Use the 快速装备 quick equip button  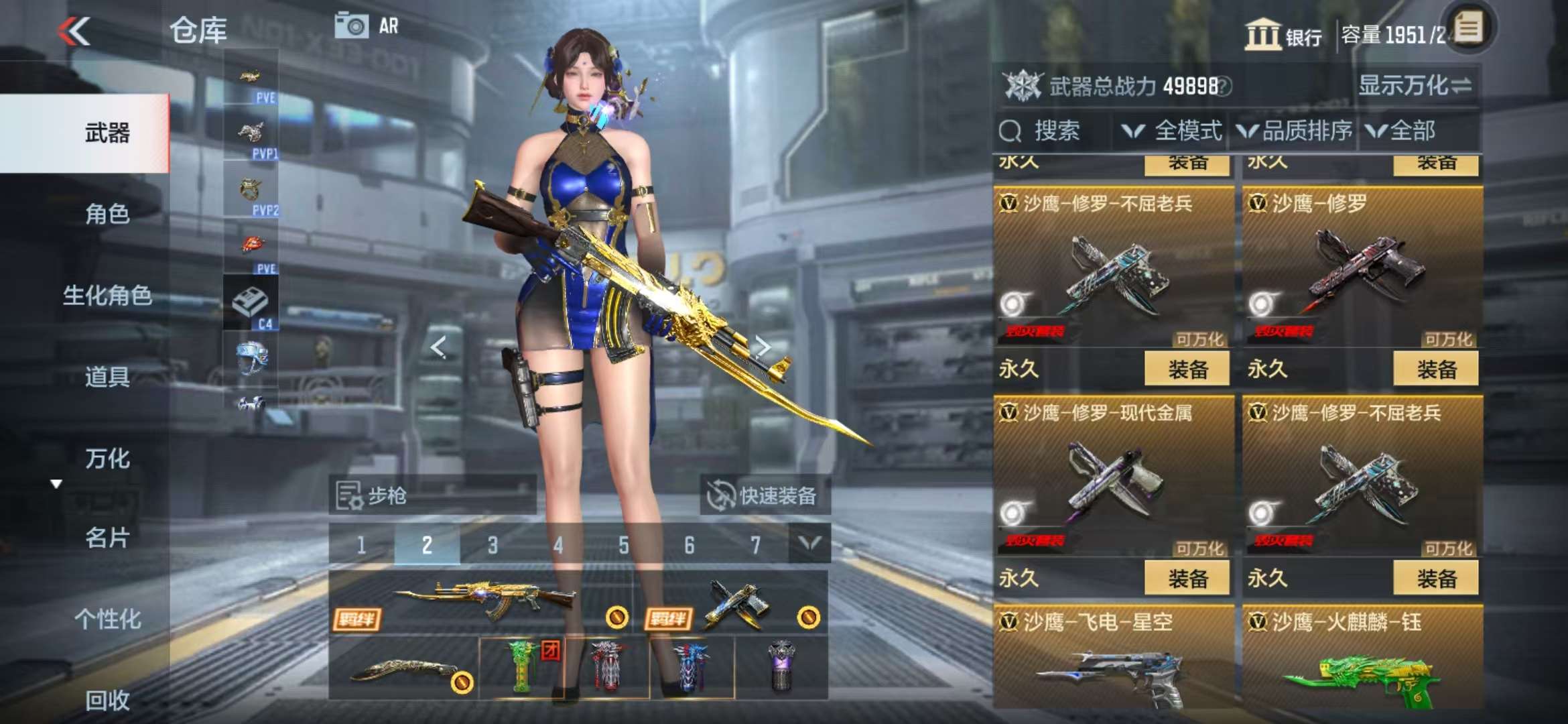[x=763, y=496]
